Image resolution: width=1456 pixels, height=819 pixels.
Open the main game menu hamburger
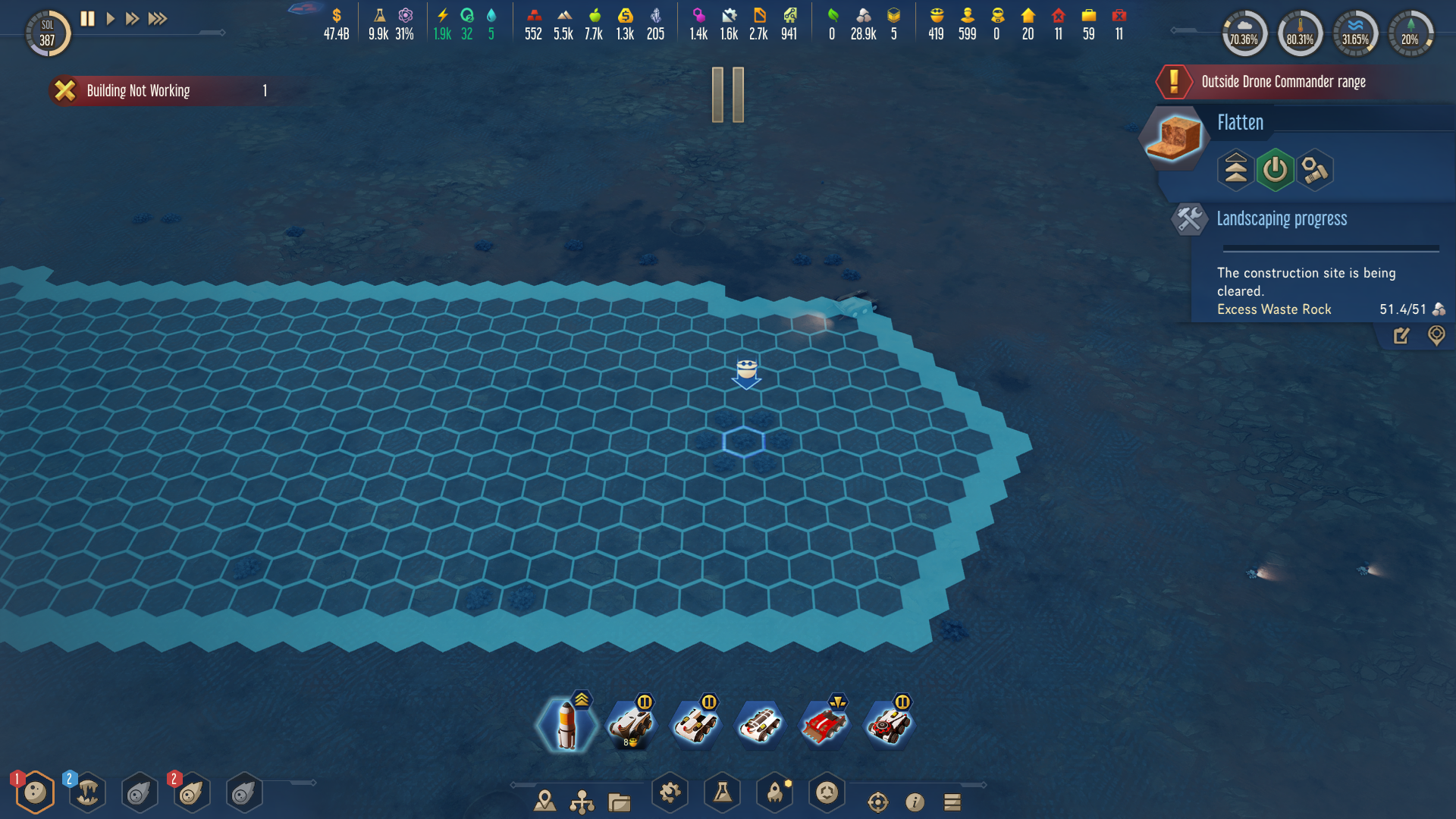coord(952,800)
